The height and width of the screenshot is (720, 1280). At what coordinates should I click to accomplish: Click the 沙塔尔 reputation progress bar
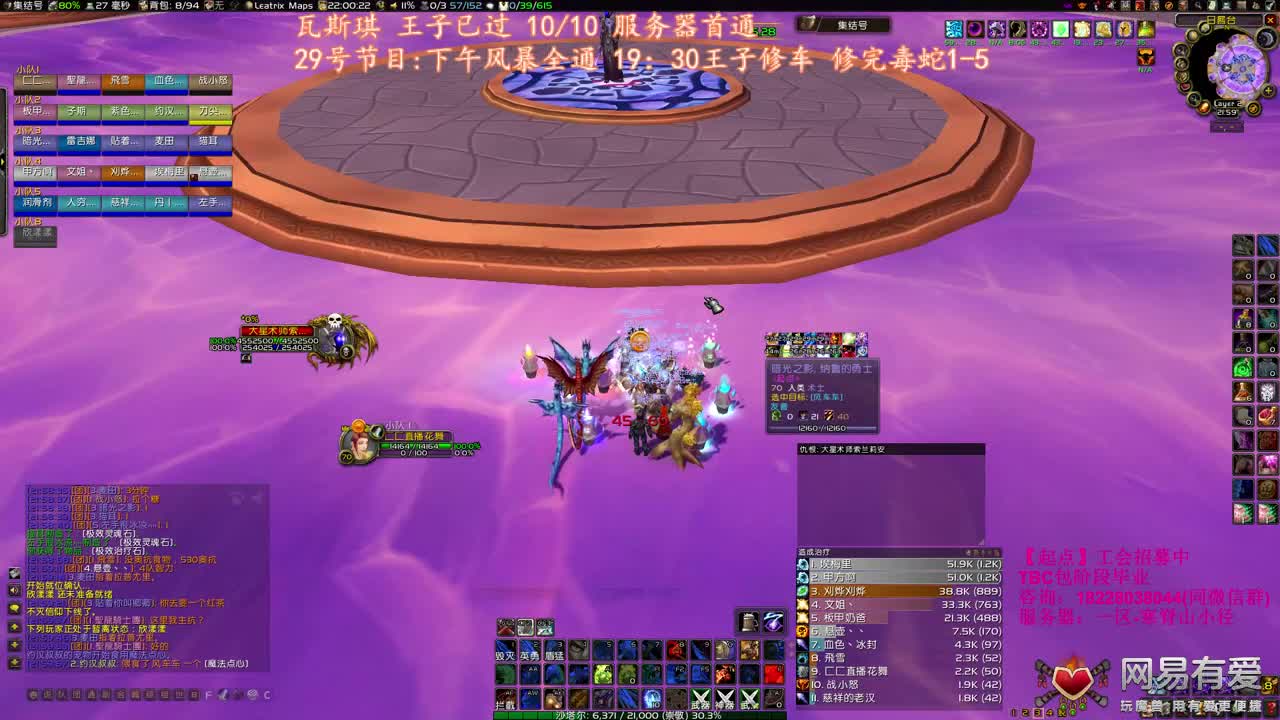(x=640, y=714)
